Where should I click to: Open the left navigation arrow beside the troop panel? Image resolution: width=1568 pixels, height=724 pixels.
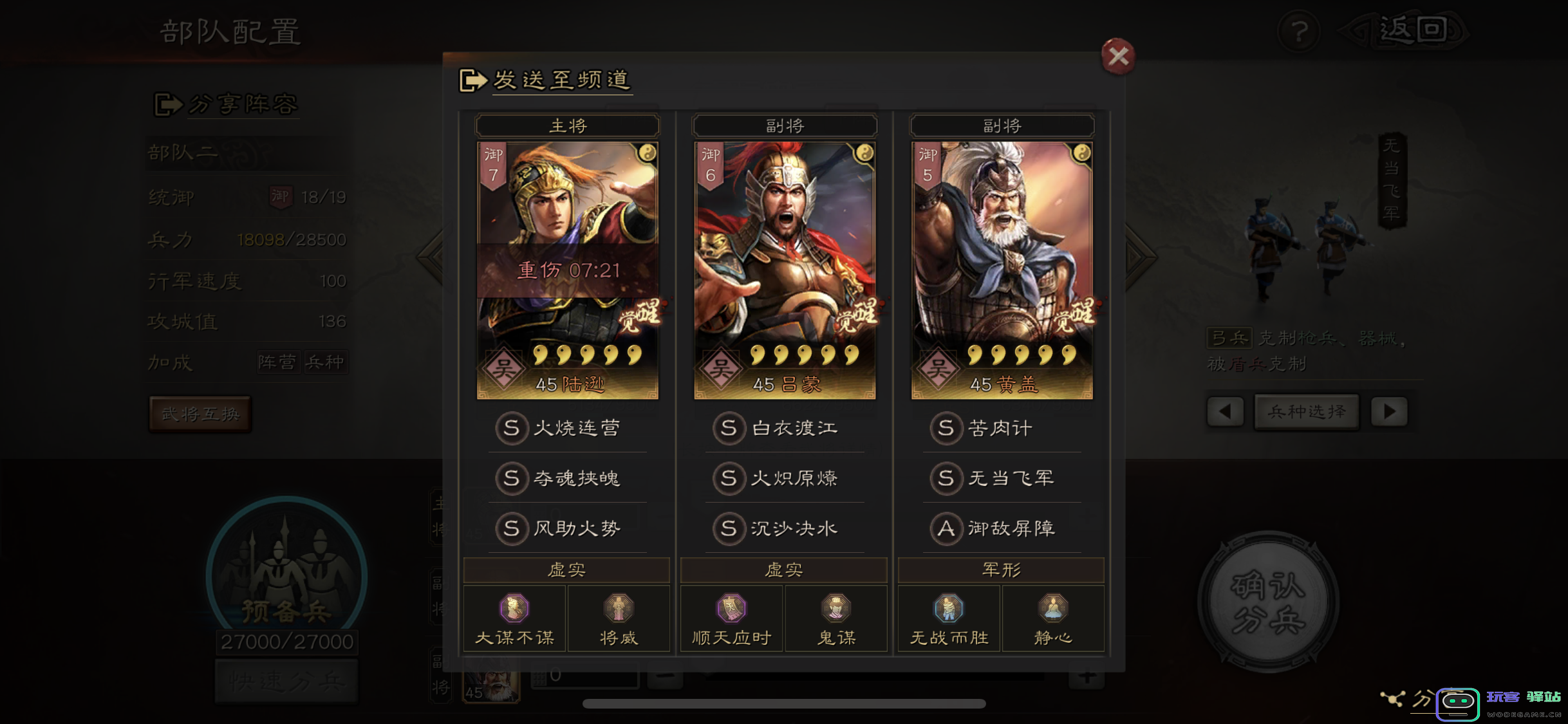pyautogui.click(x=428, y=256)
